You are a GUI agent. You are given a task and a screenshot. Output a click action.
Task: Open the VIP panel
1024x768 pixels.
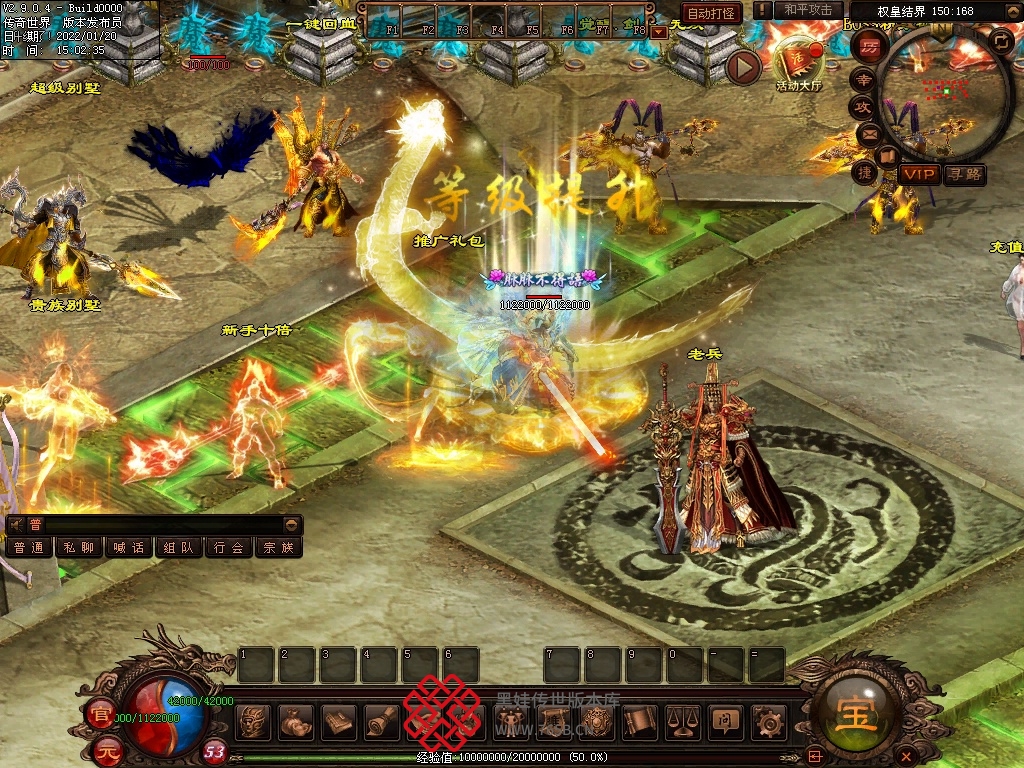(x=919, y=174)
